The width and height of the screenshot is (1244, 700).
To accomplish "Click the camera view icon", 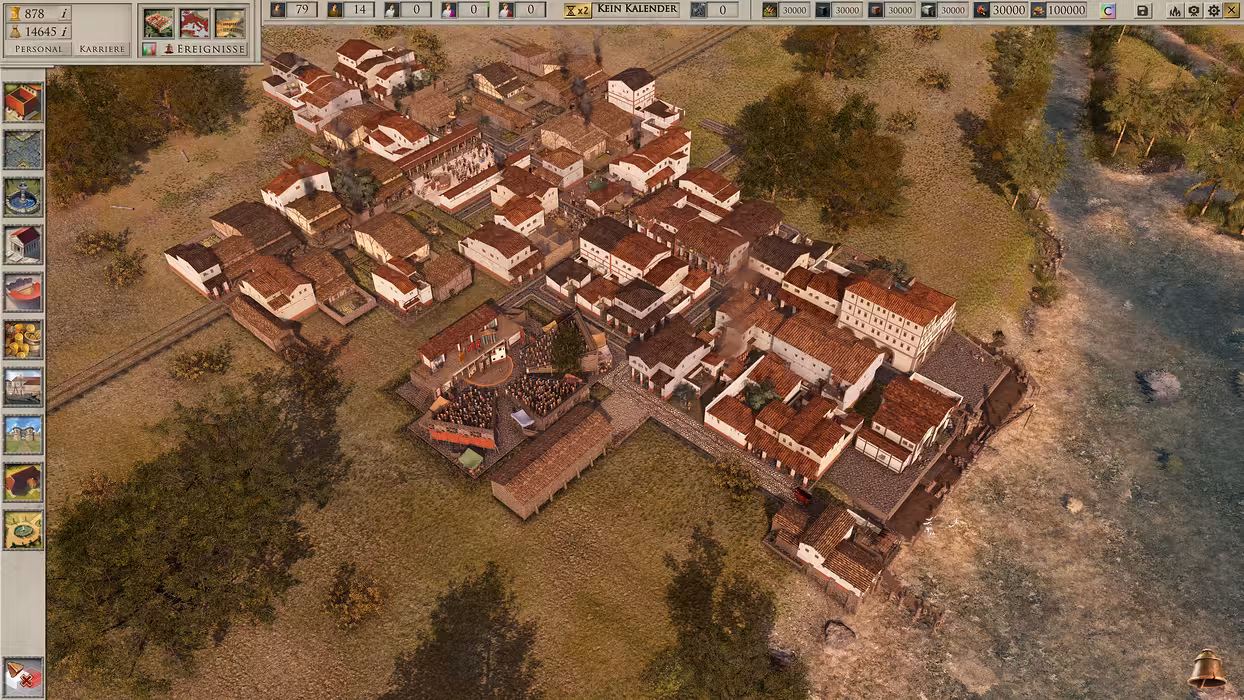I will (x=1193, y=10).
